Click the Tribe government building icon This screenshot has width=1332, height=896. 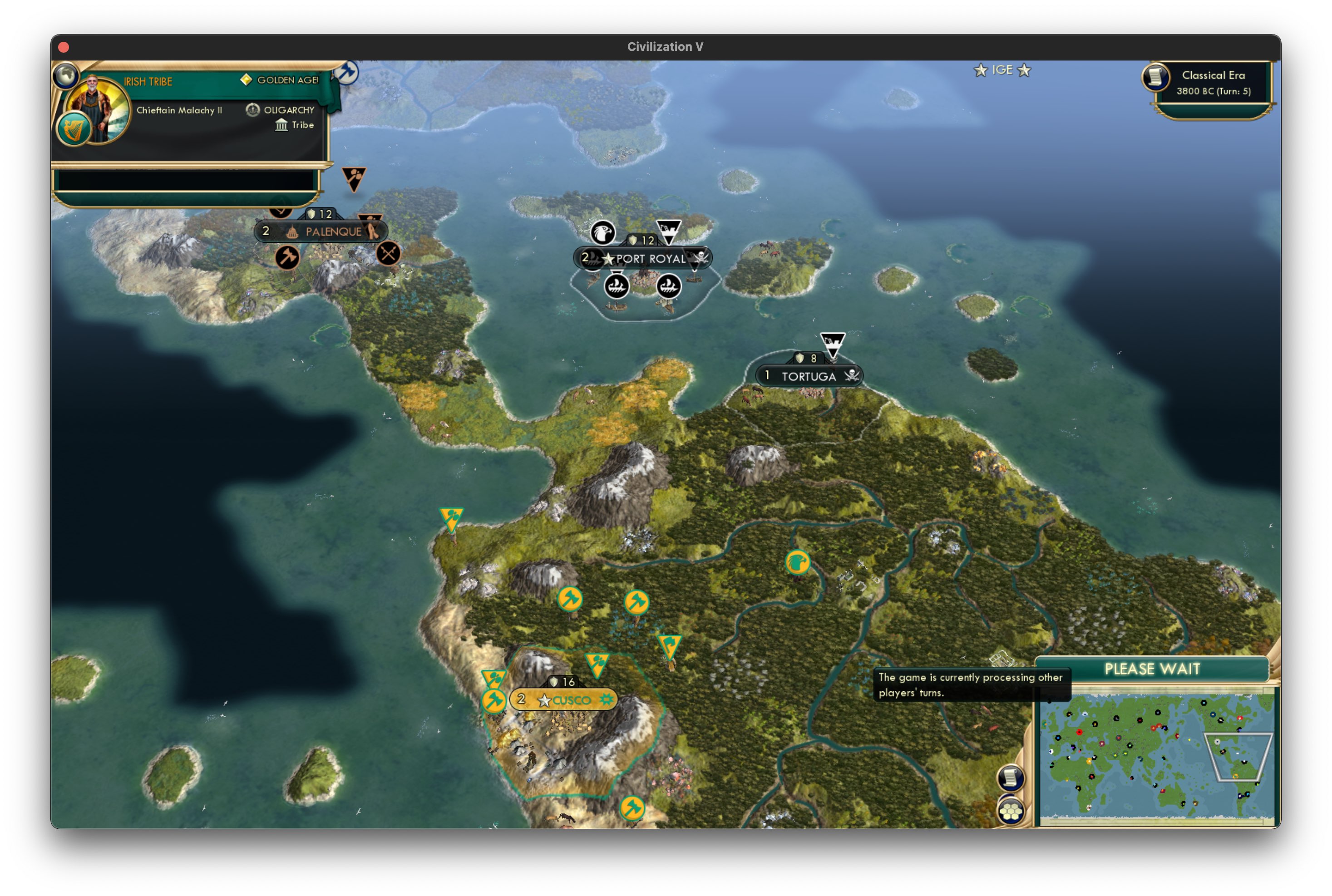pos(281,125)
